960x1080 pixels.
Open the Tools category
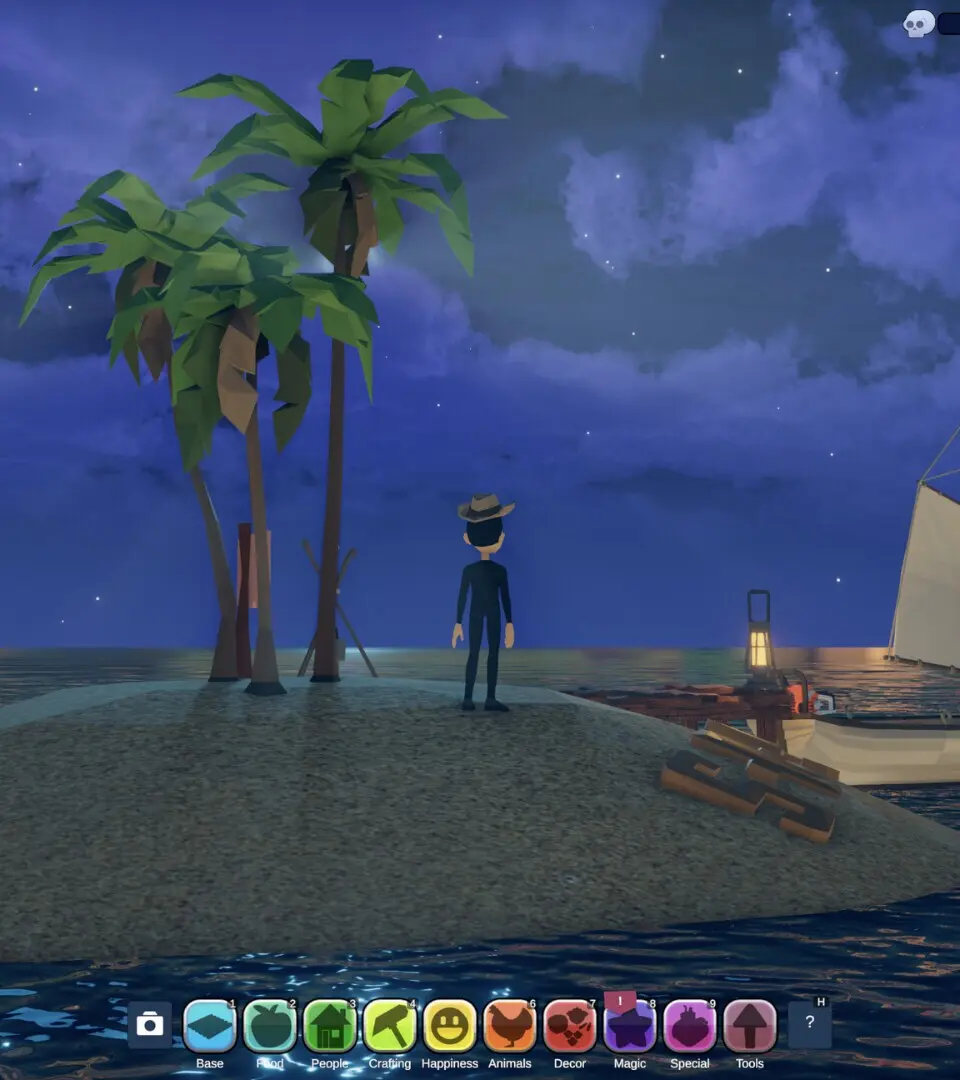[750, 1026]
